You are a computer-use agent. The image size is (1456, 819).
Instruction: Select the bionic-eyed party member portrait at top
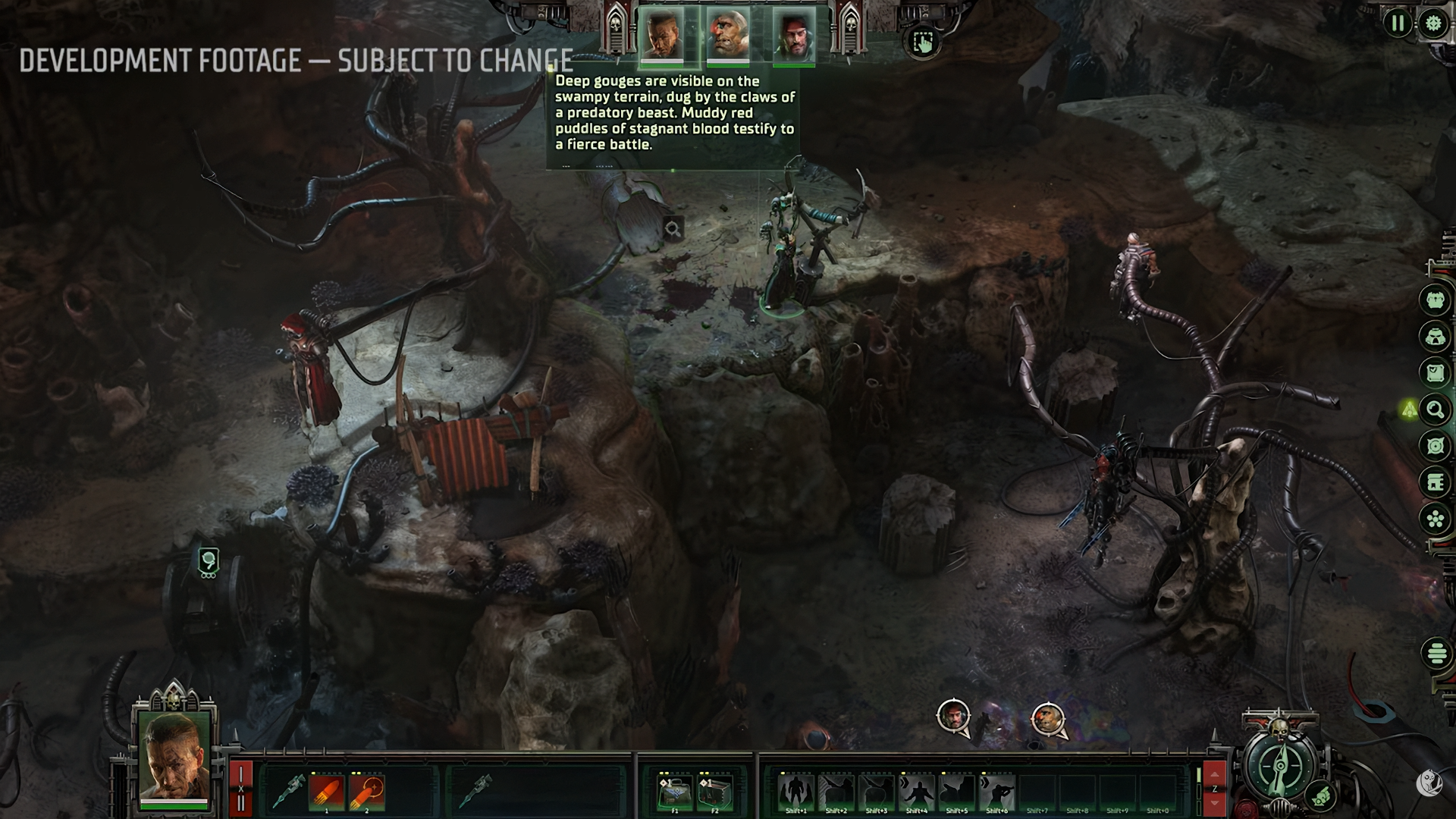click(727, 35)
